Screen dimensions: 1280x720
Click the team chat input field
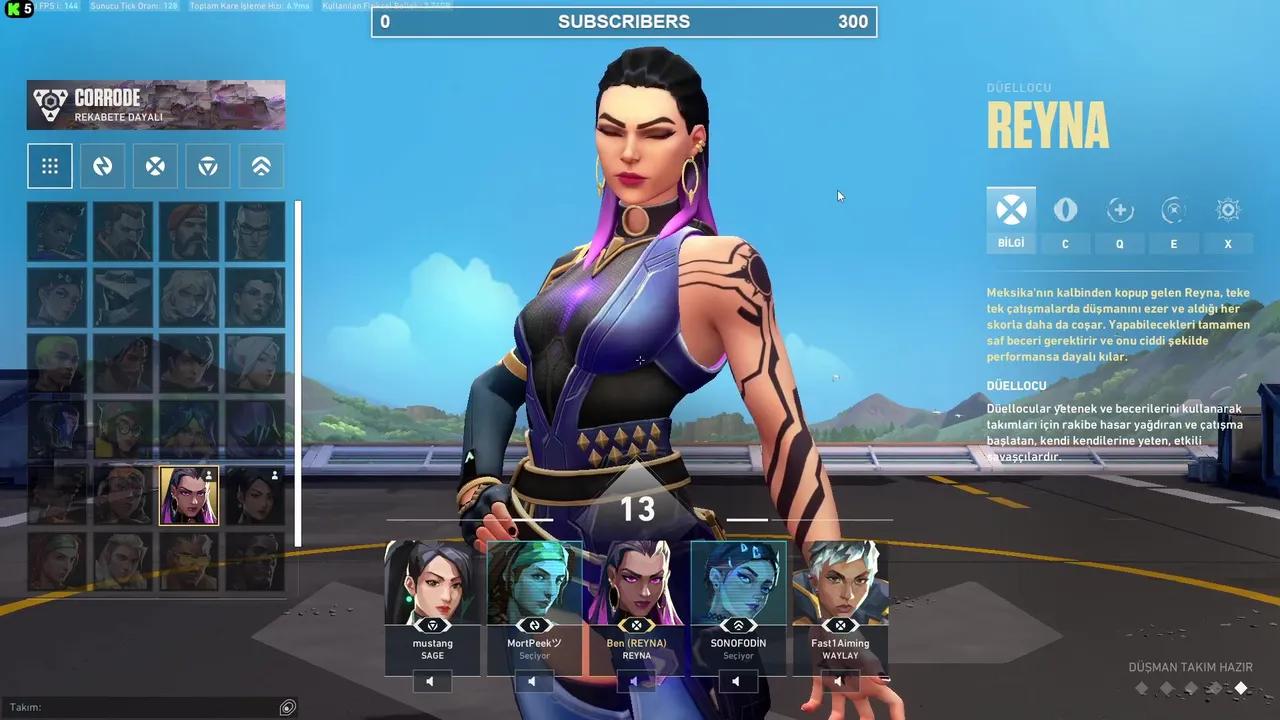tap(140, 707)
